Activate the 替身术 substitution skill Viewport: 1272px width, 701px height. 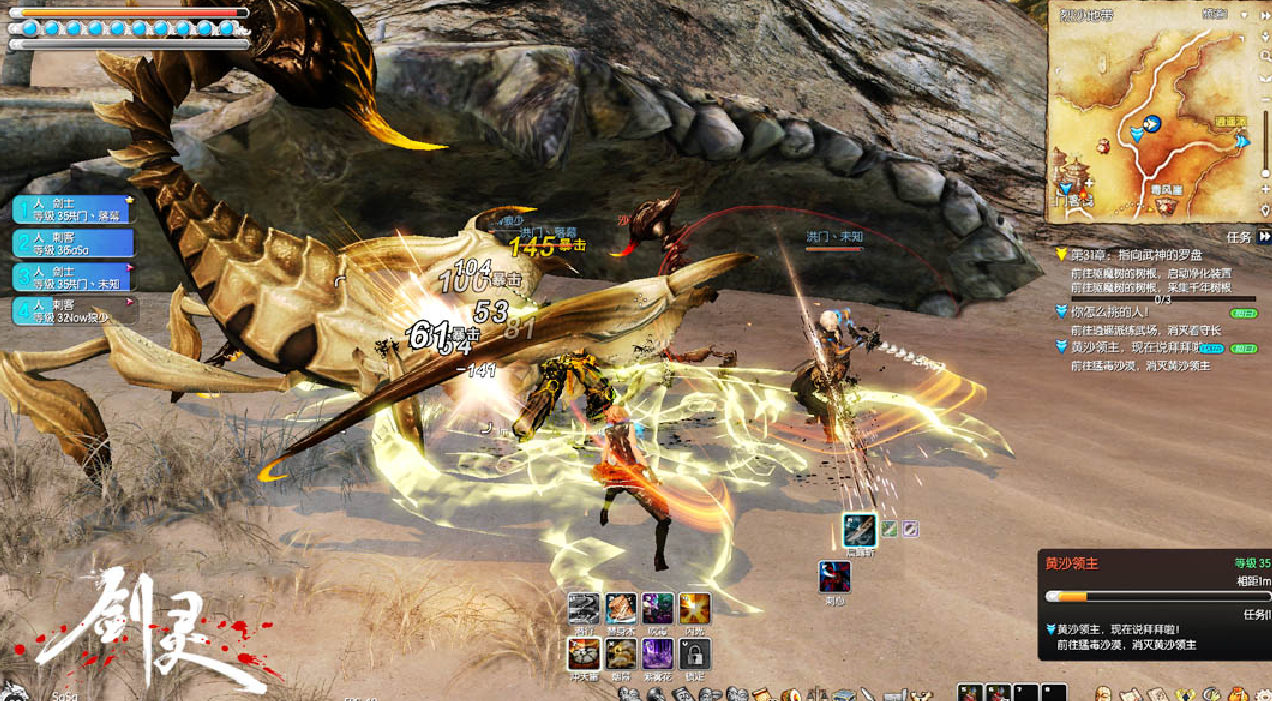point(621,608)
